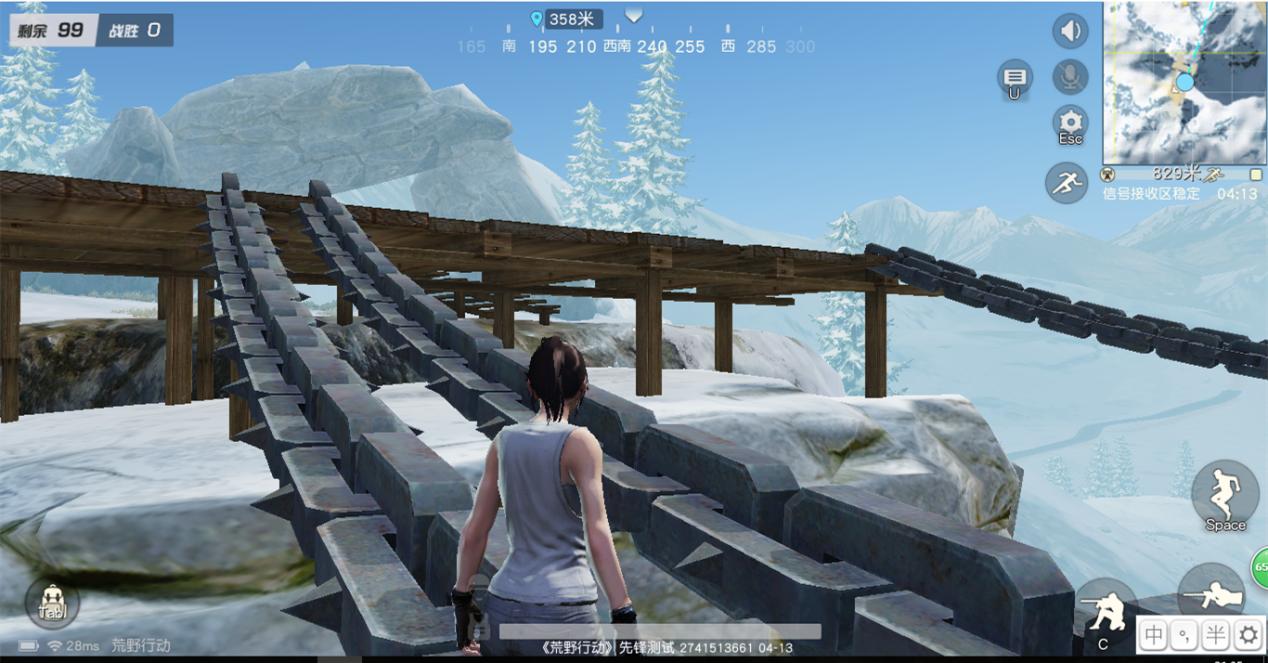Toggle the speaker sound button
This screenshot has height=663, width=1268.
click(x=1070, y=31)
